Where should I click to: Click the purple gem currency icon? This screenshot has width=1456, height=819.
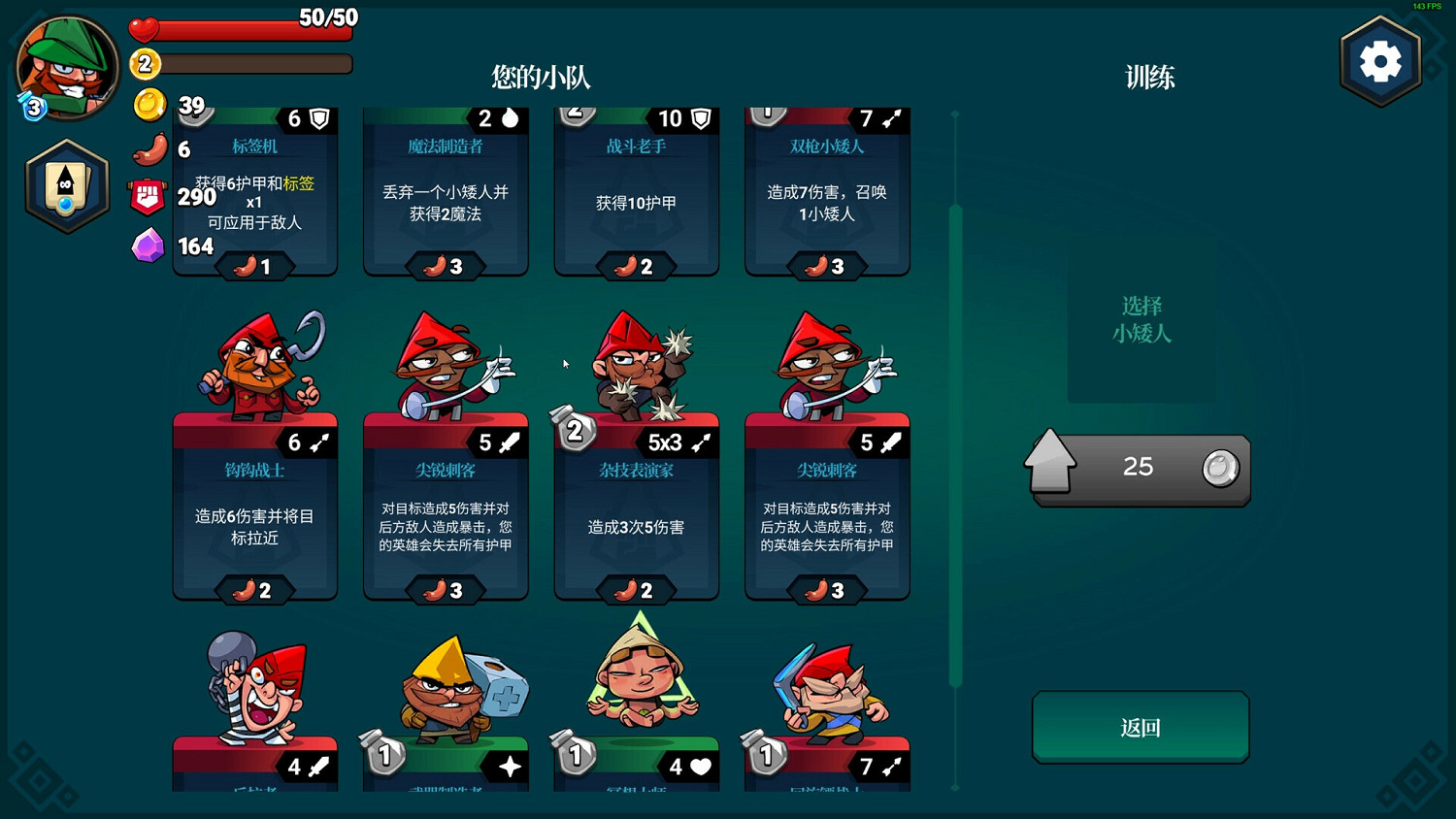(x=149, y=246)
